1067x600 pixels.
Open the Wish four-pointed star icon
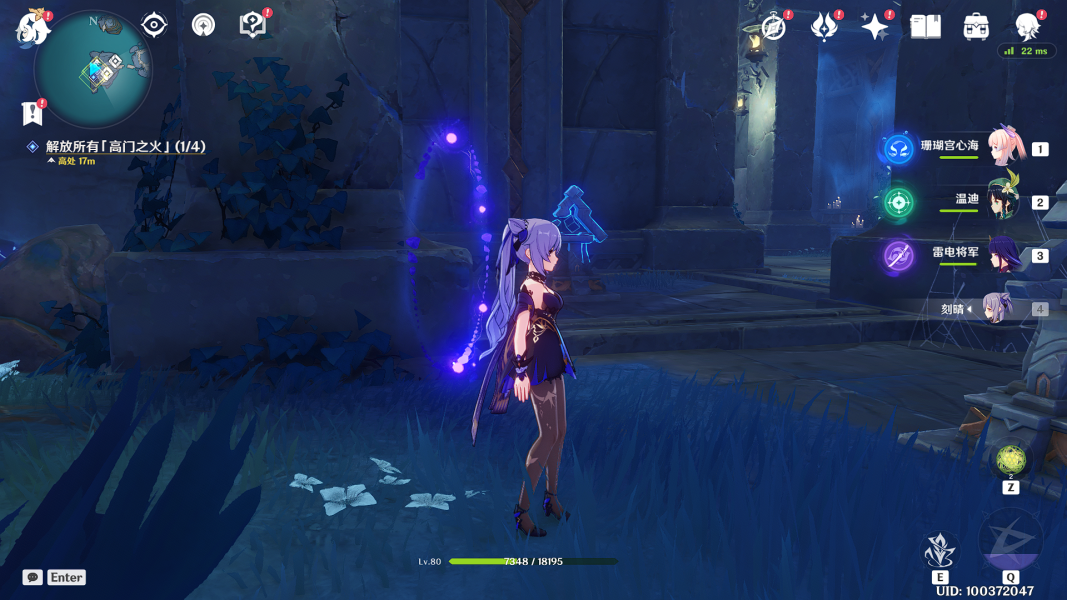(x=874, y=27)
